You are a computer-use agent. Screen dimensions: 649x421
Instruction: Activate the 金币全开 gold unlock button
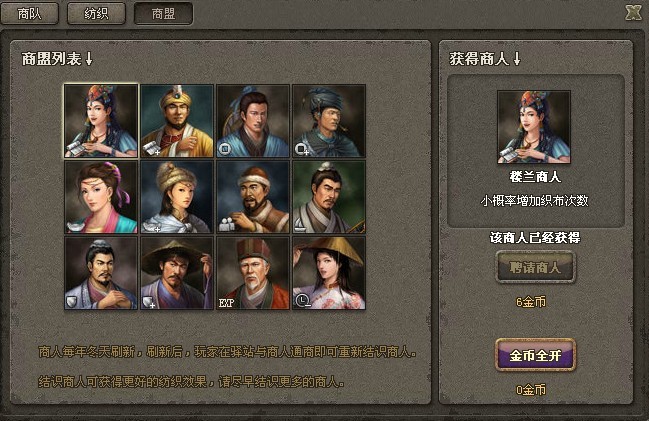[535, 354]
